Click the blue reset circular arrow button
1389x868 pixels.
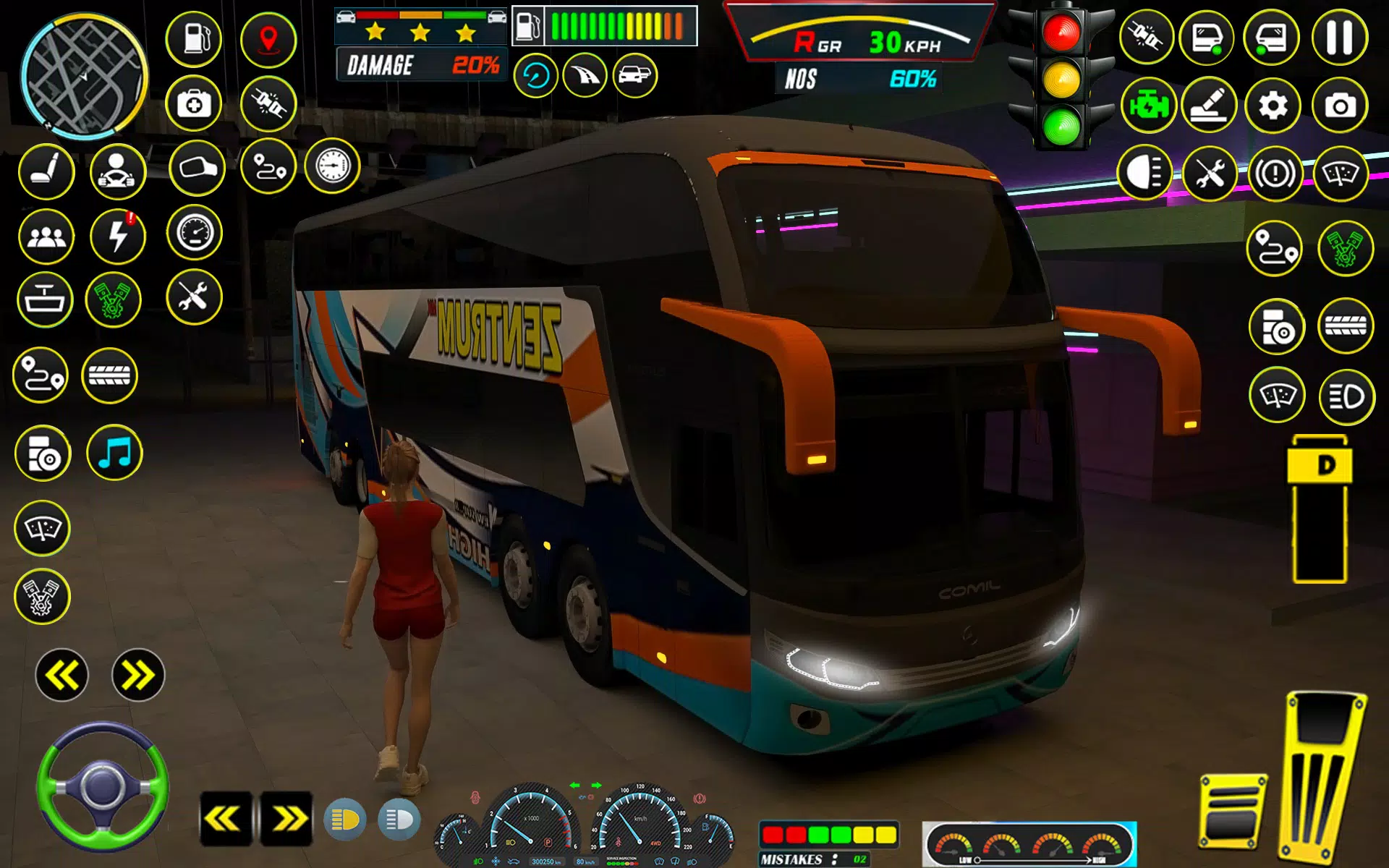[x=535, y=75]
